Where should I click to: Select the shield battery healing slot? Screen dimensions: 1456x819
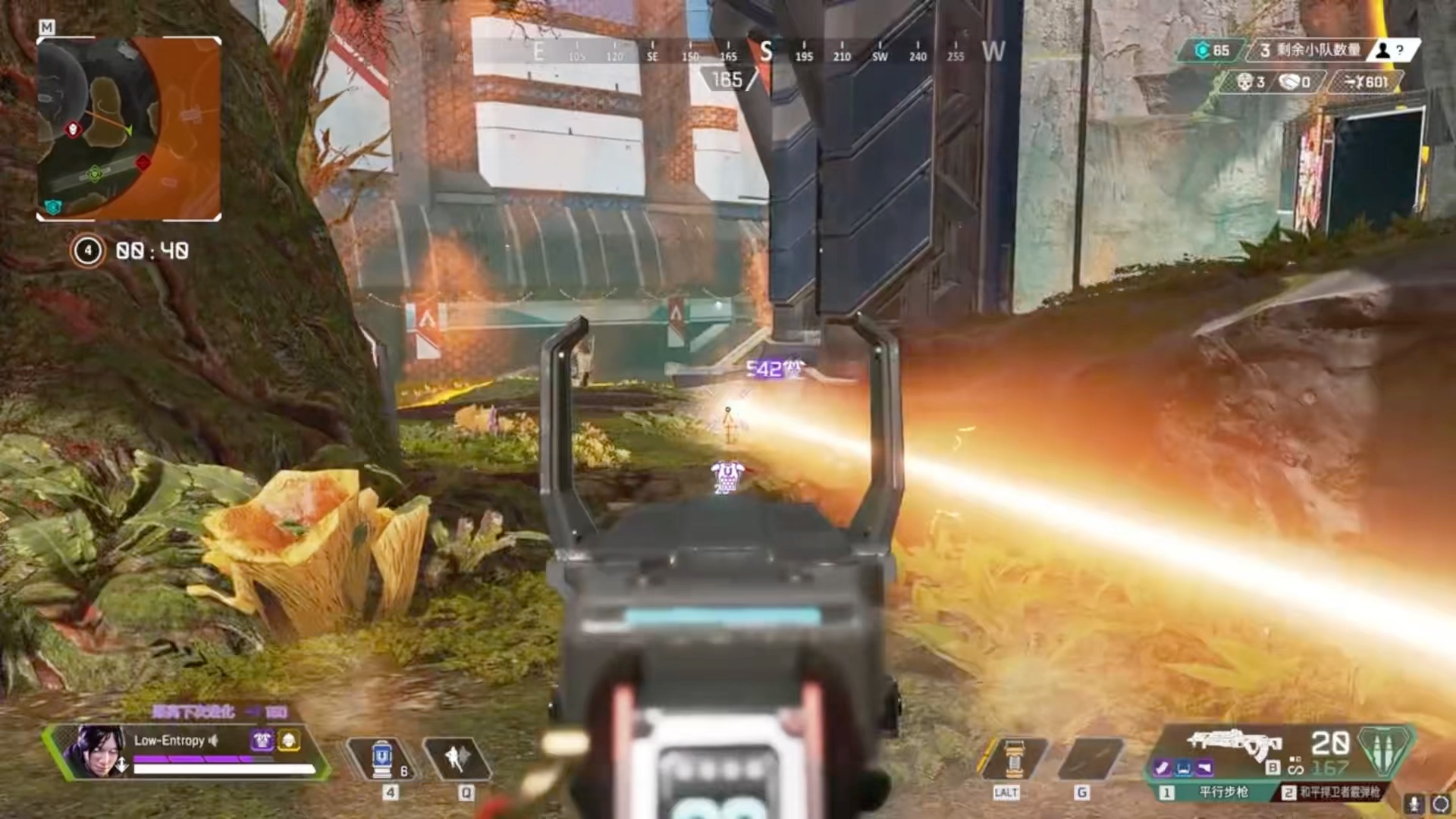[x=381, y=758]
